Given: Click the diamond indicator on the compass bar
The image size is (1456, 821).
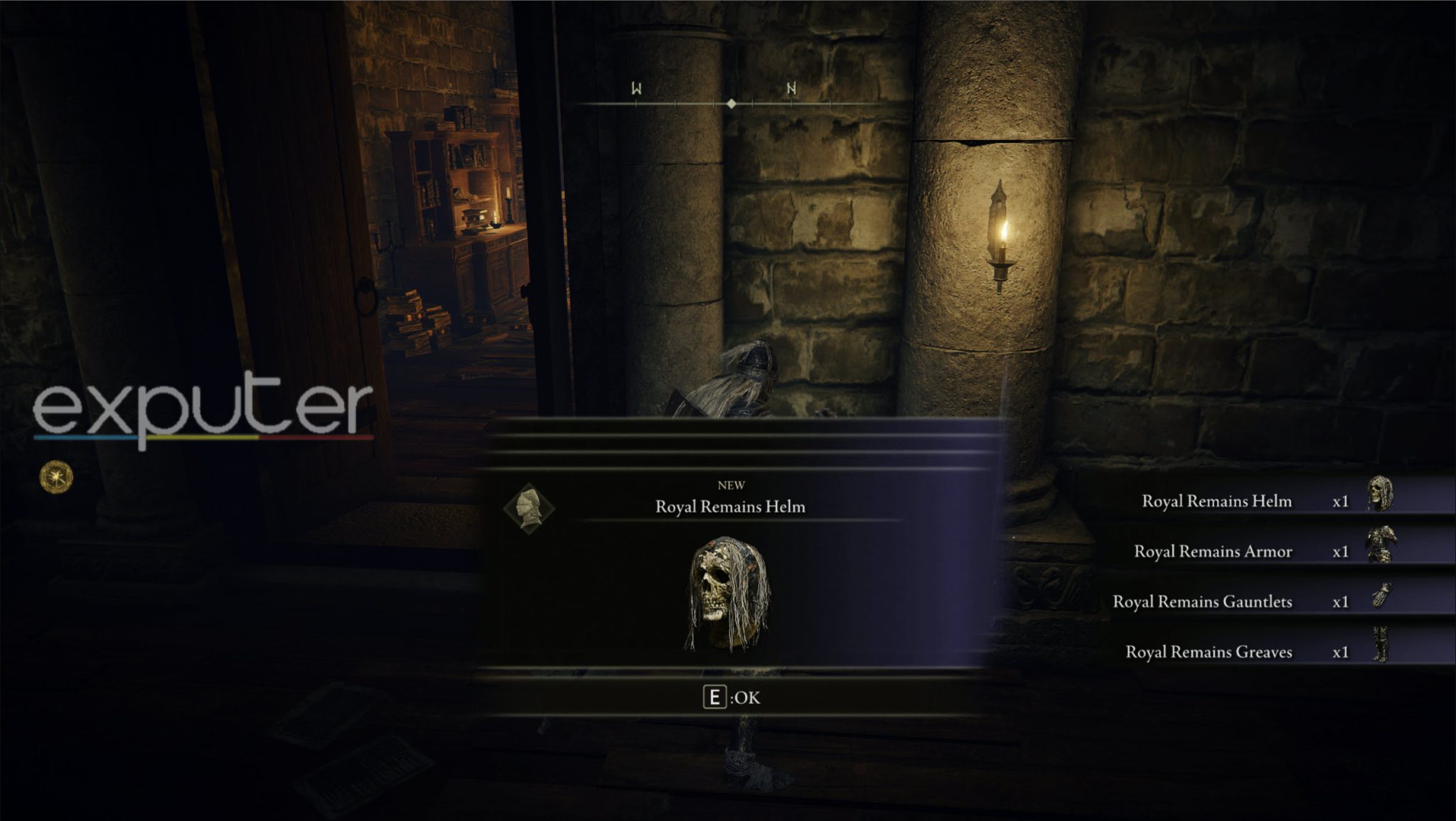Looking at the screenshot, I should (732, 104).
